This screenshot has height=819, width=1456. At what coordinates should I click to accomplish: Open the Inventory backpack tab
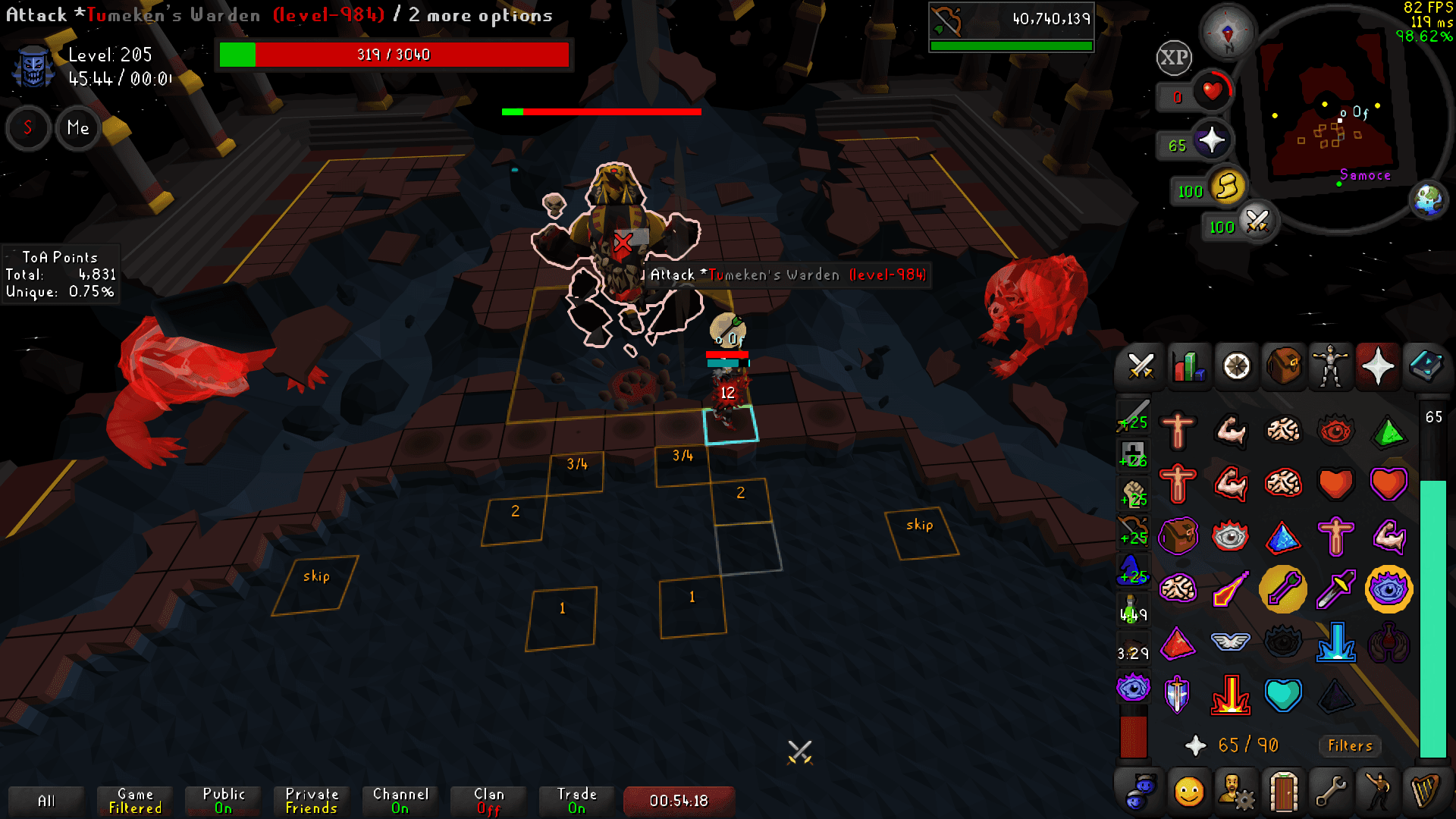pos(1284,367)
